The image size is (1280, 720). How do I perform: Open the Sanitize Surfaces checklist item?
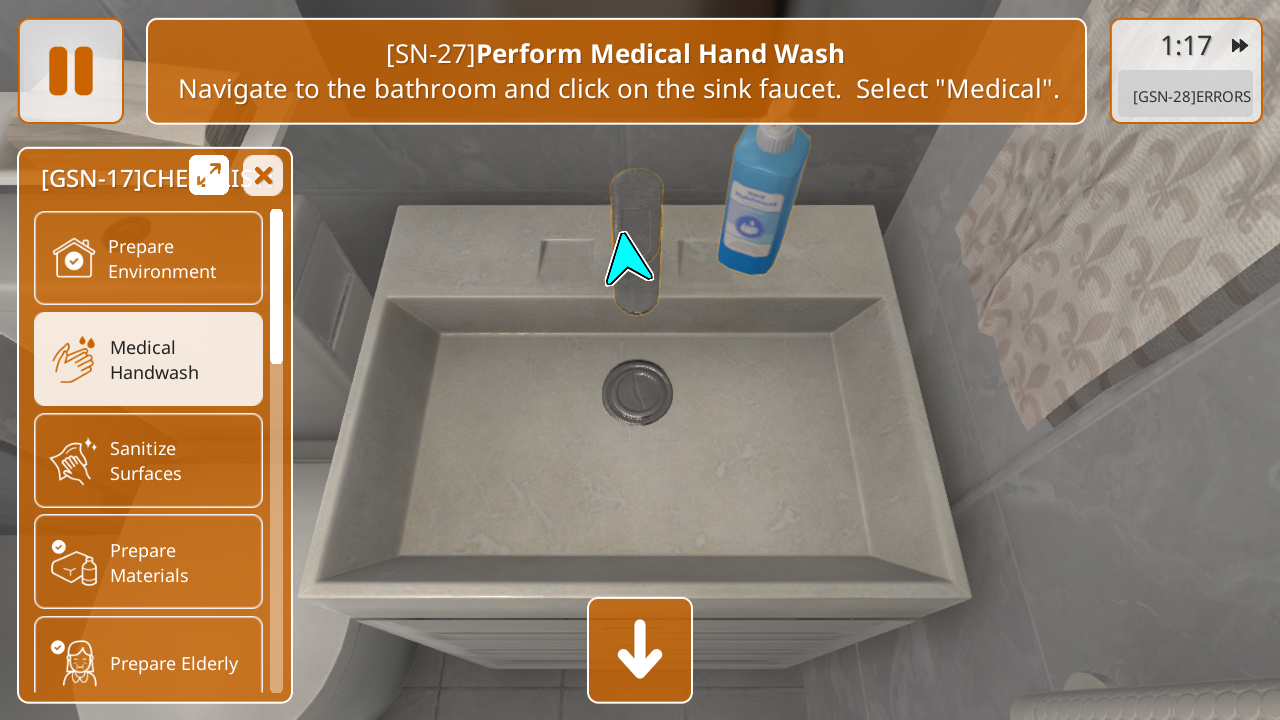(148, 460)
